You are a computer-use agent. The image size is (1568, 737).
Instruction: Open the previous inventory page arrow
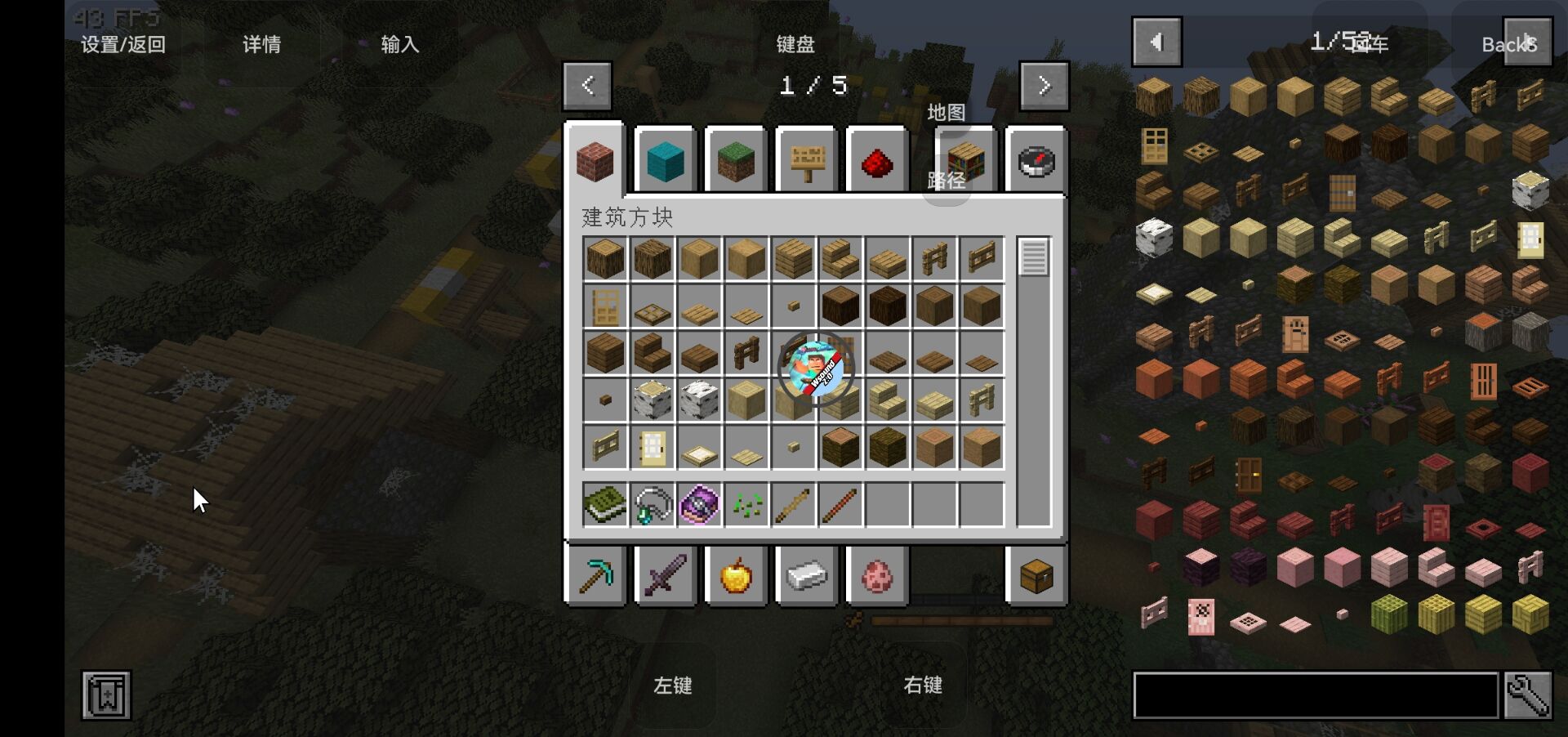587,85
